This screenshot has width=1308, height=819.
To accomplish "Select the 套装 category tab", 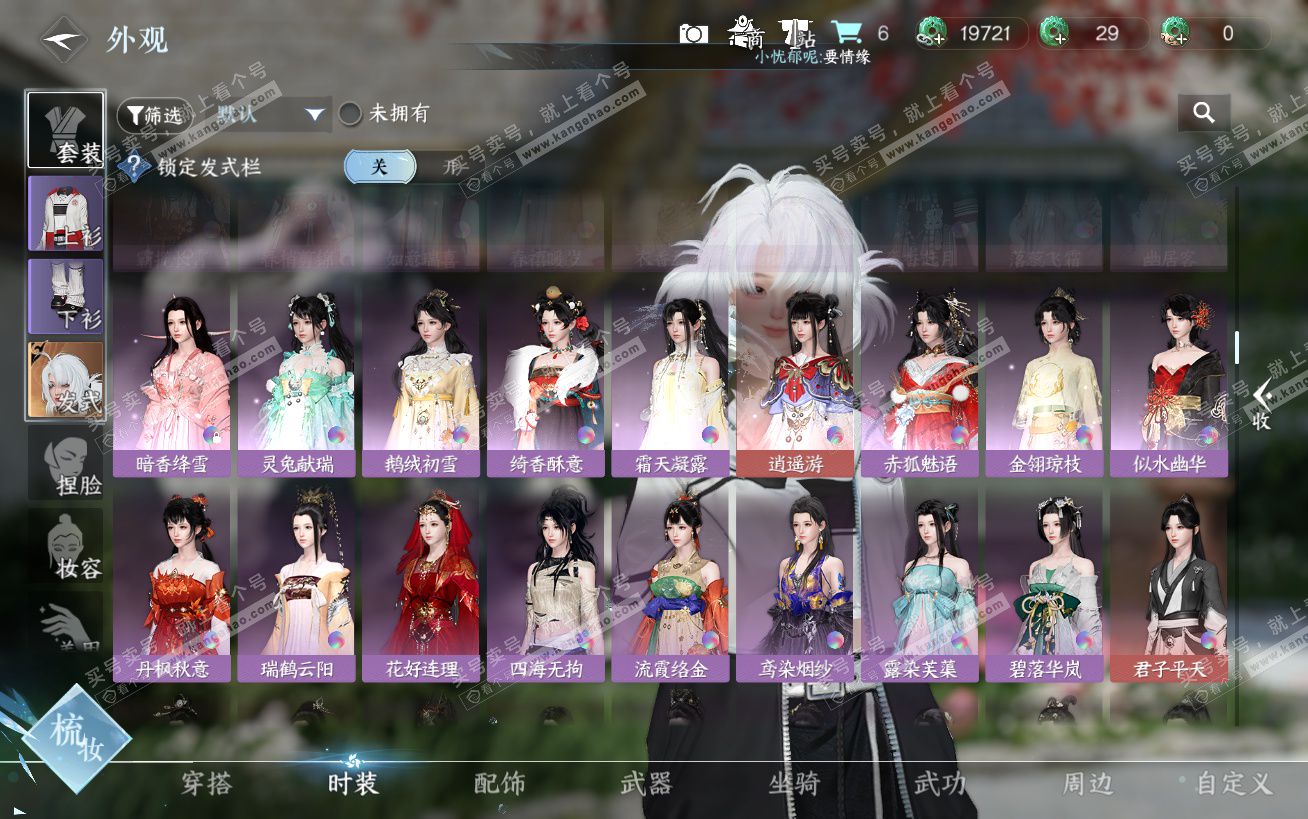I will coord(65,130).
